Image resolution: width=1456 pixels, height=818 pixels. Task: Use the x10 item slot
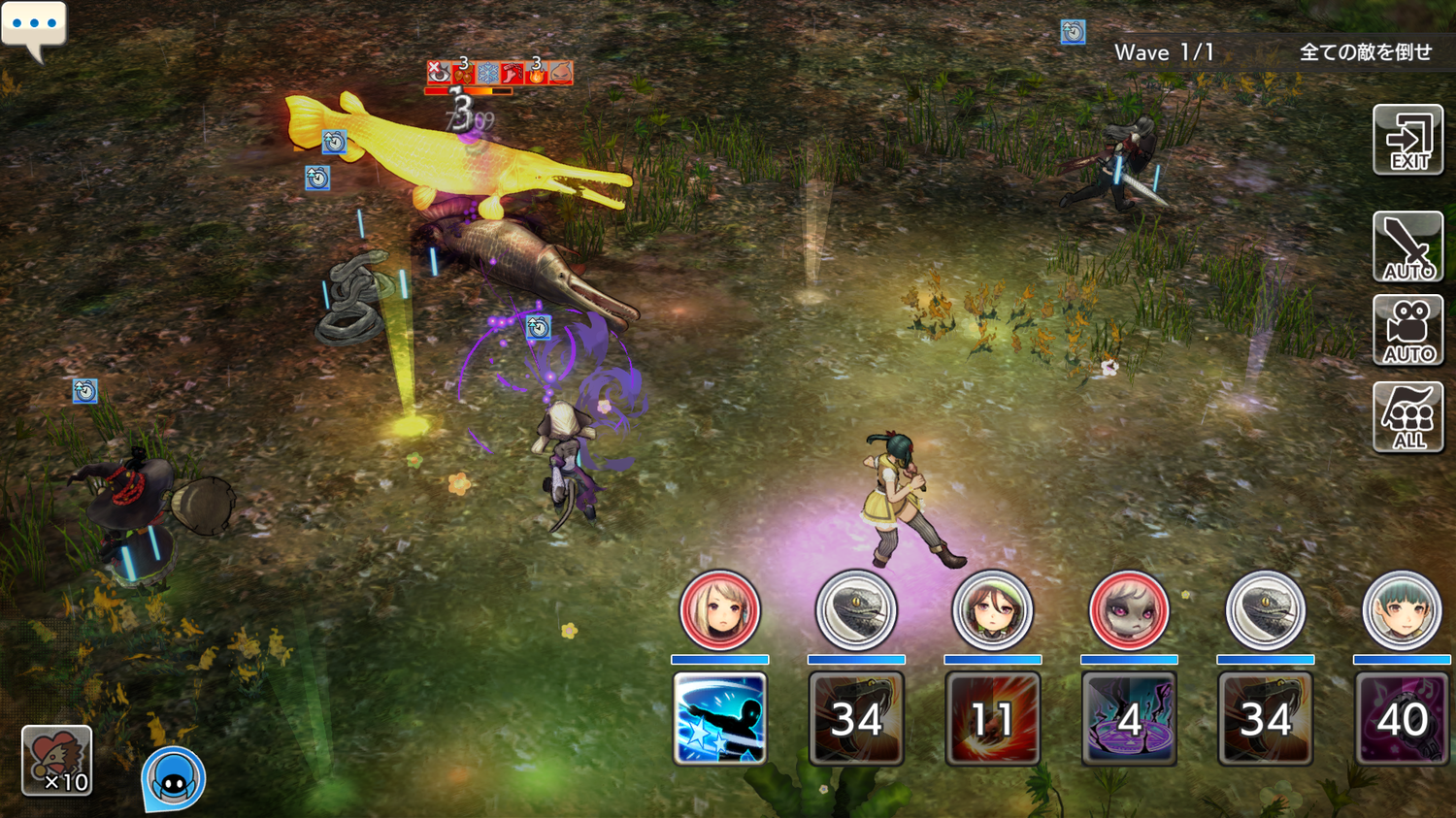pyautogui.click(x=57, y=761)
